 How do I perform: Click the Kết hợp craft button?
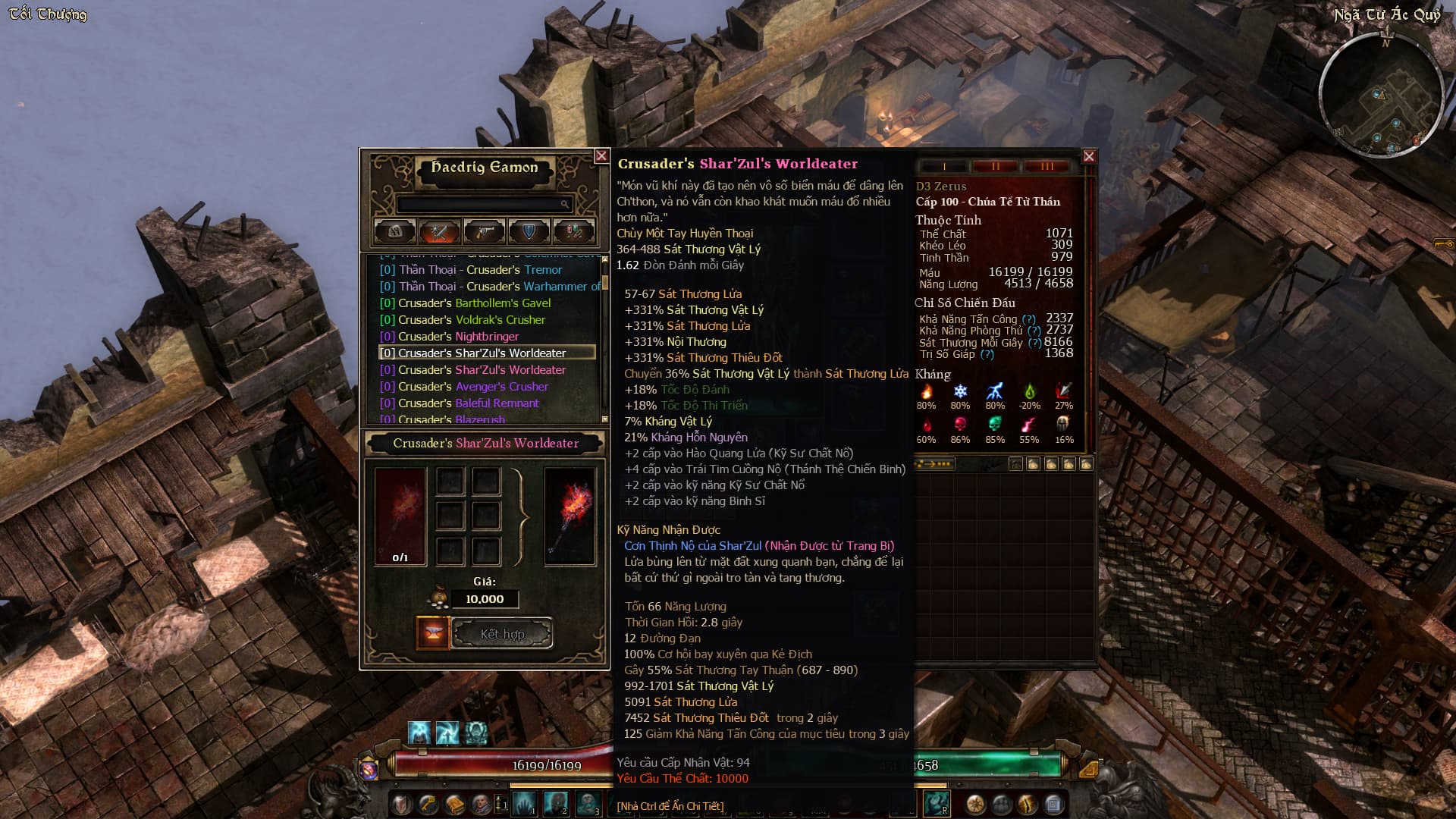(502, 634)
